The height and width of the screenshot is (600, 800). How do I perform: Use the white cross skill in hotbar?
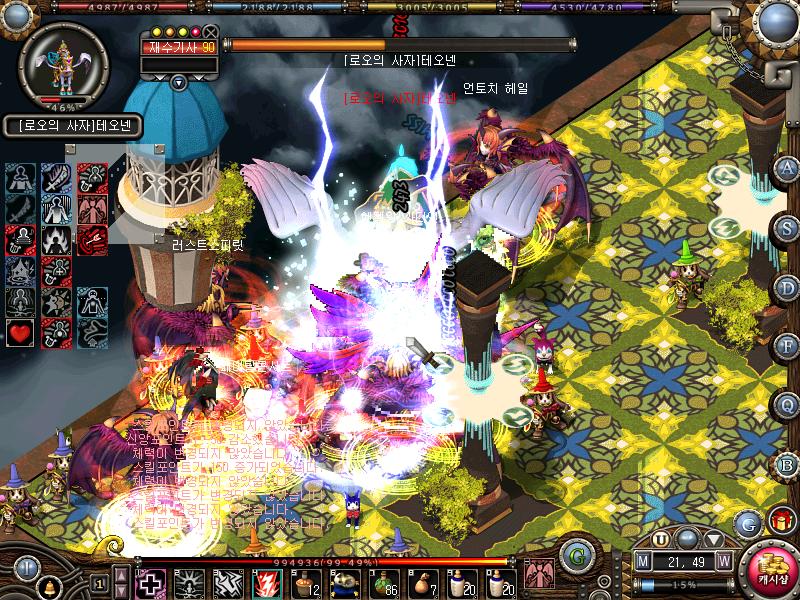coord(150,582)
